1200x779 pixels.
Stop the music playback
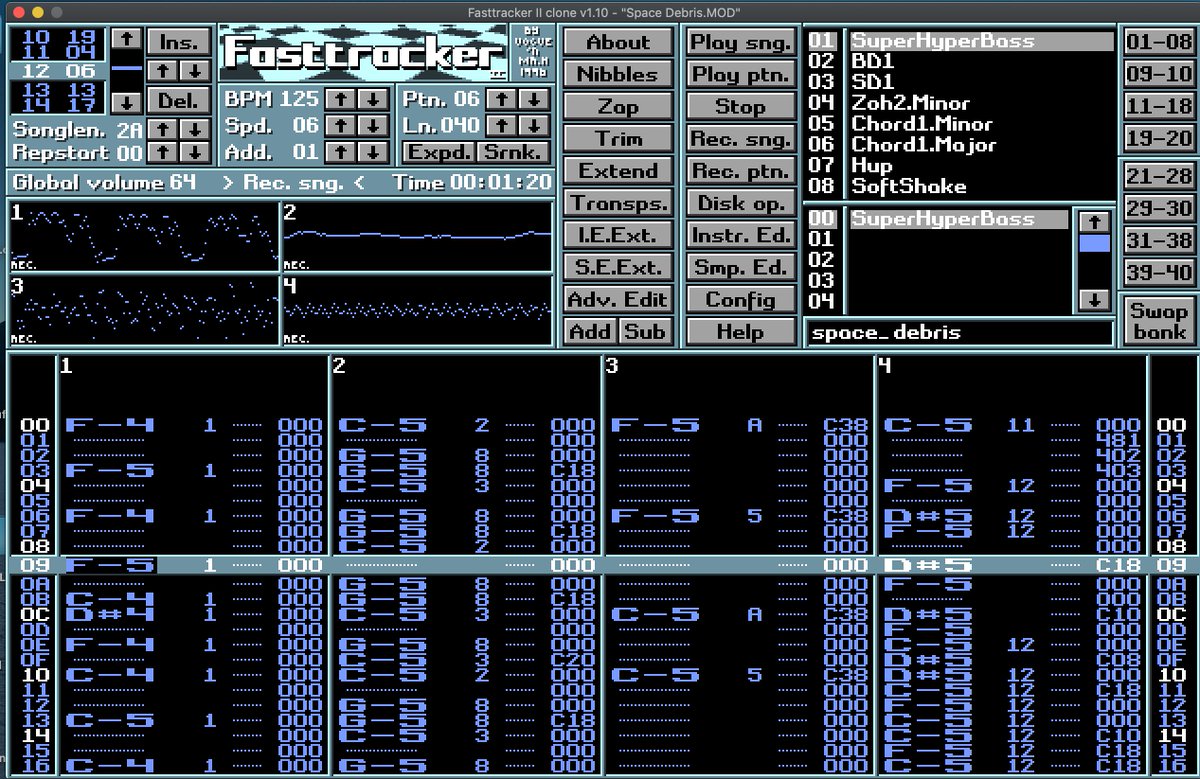741,106
